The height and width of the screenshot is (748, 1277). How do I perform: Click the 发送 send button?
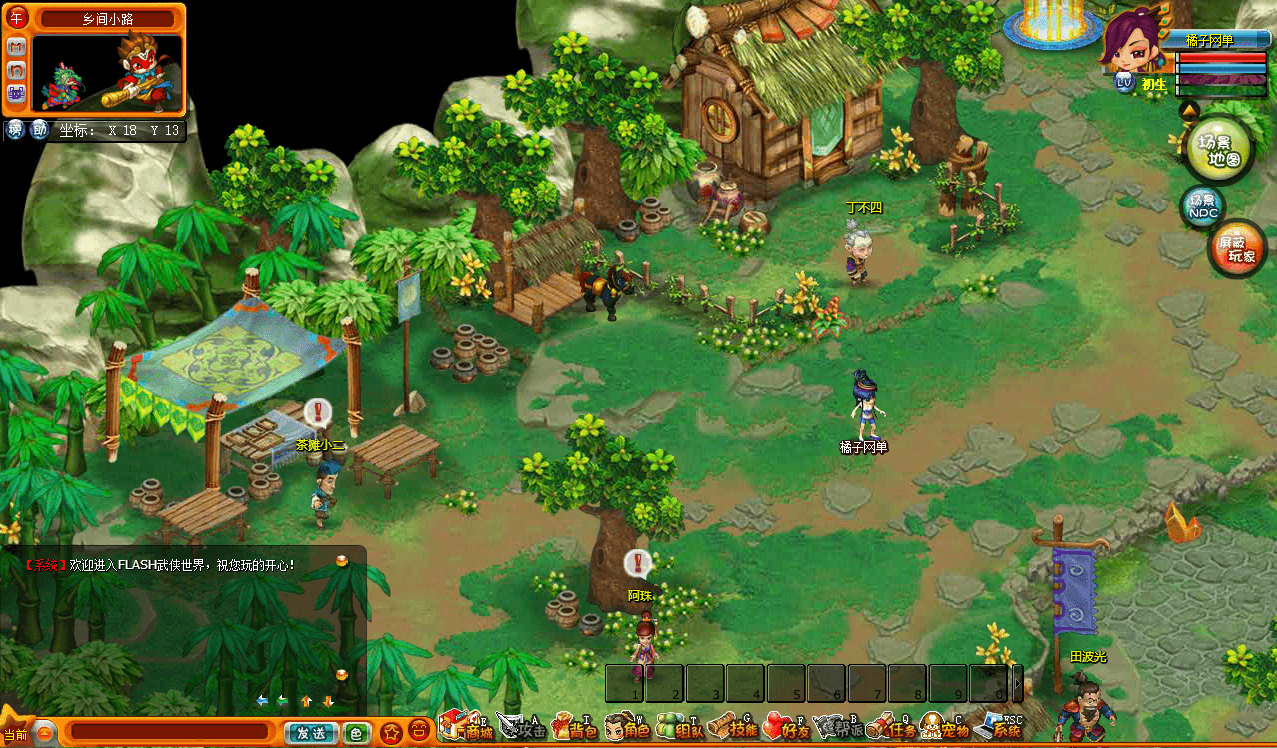coord(311,733)
